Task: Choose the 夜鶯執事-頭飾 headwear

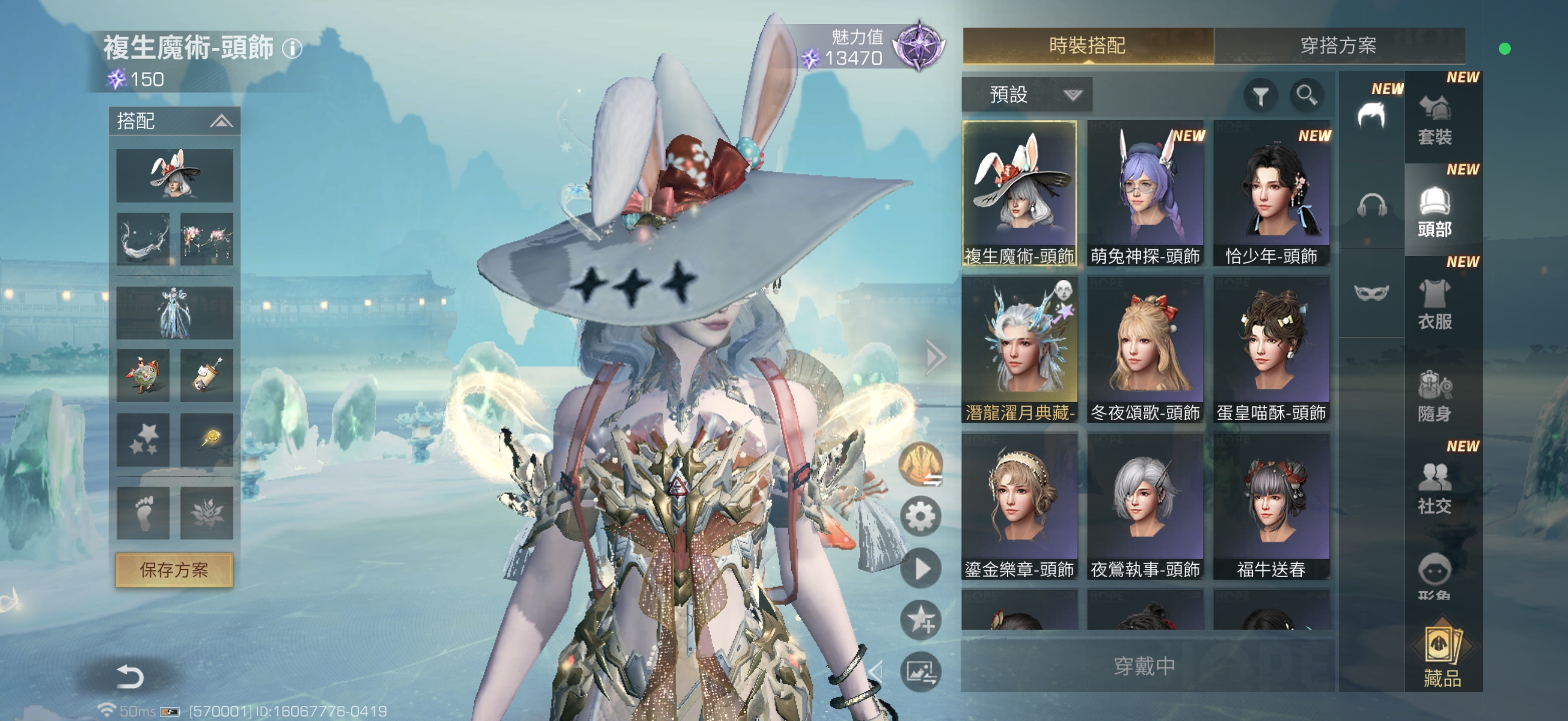Action: pos(1145,507)
